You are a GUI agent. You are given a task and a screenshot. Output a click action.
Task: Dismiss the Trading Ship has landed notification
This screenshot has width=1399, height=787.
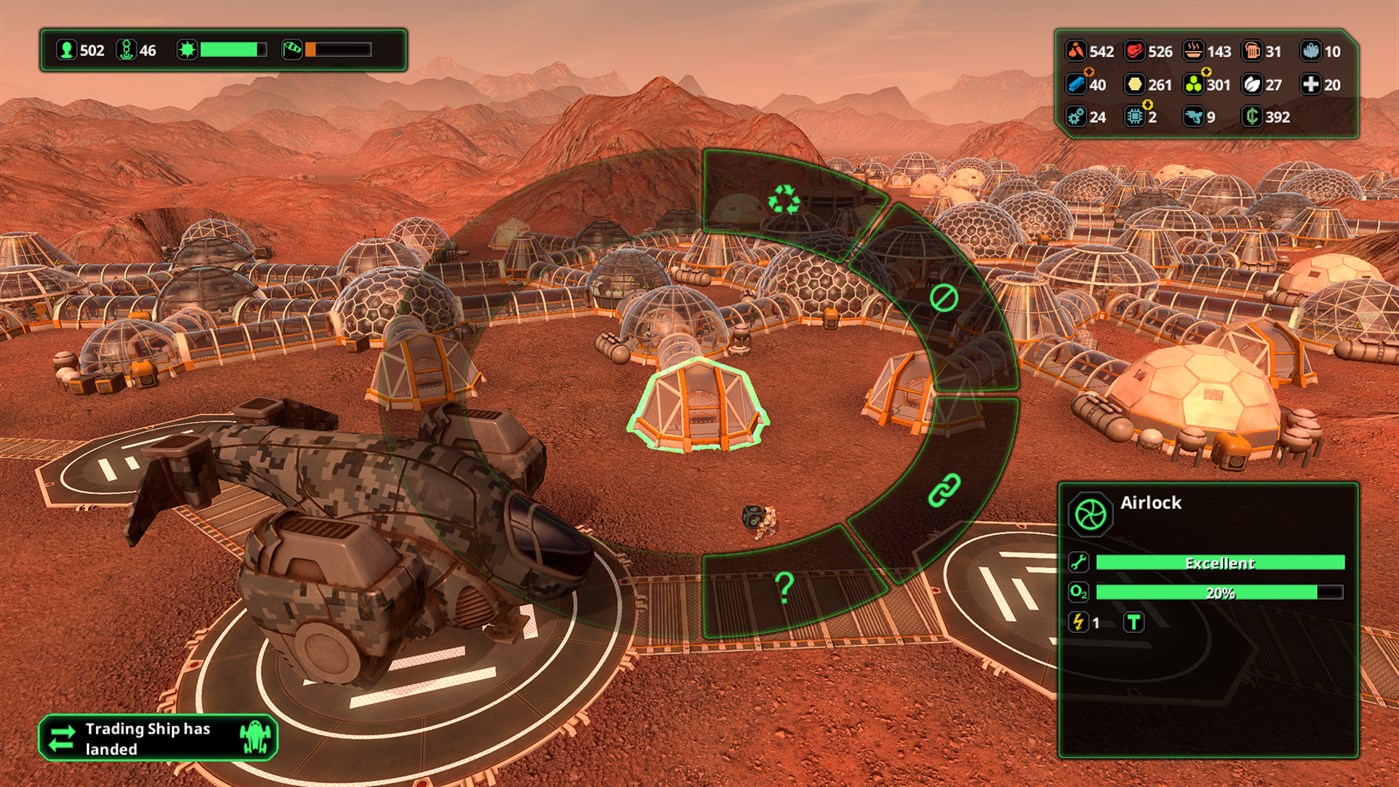(x=157, y=738)
